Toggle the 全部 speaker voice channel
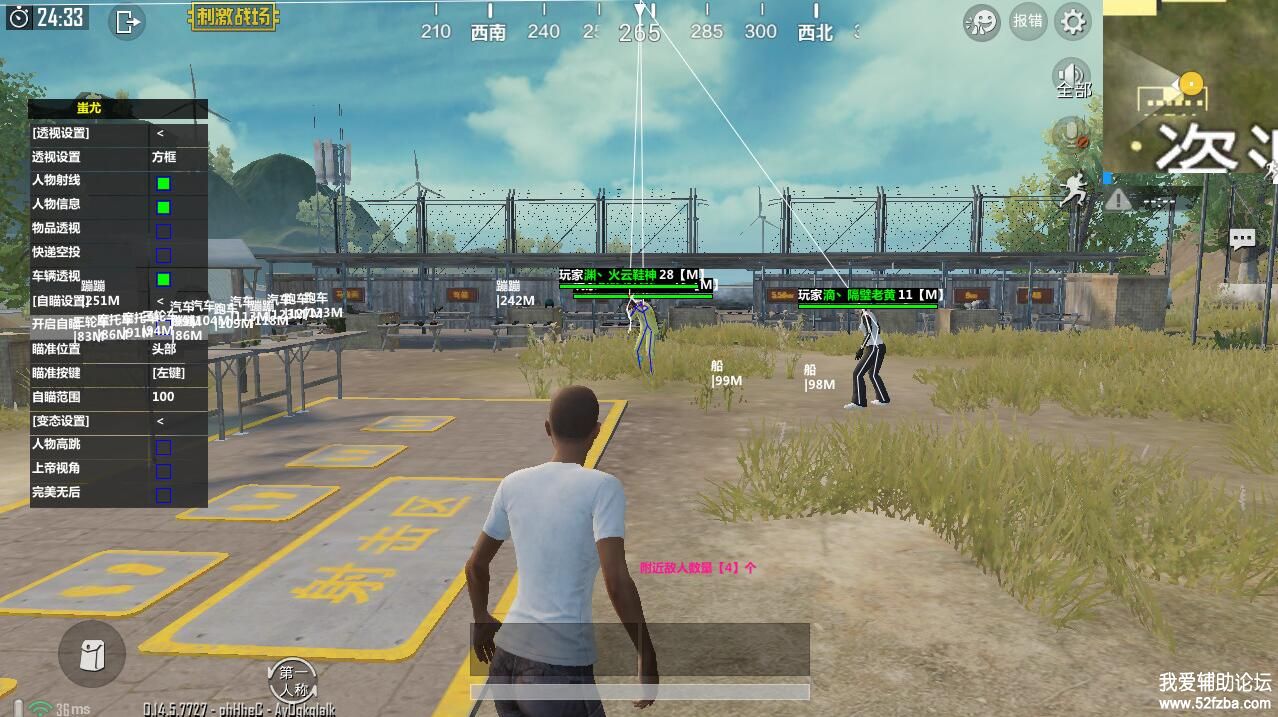Viewport: 1278px width, 717px height. [x=1072, y=78]
